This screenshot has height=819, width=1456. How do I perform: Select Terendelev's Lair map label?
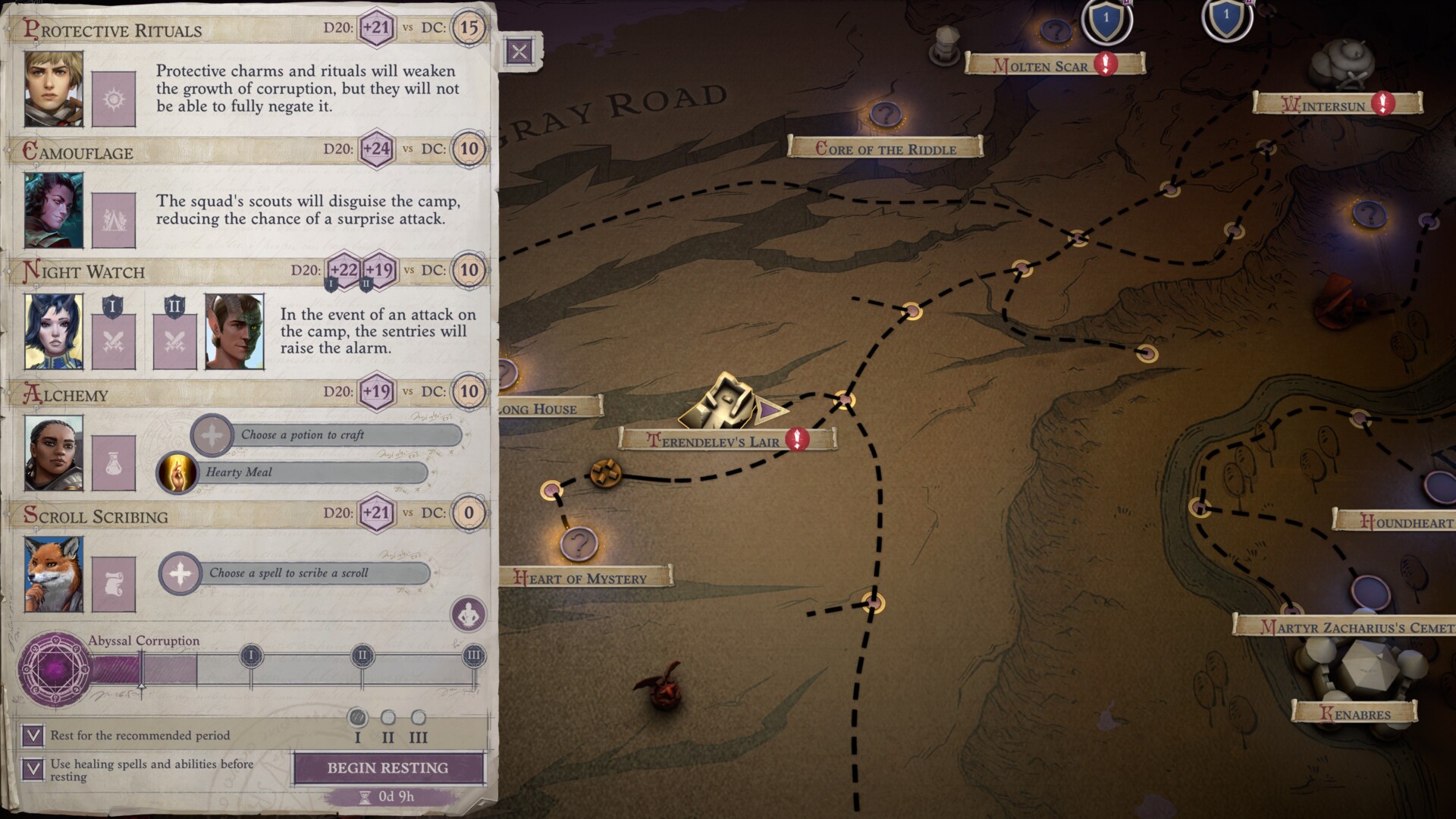pos(713,441)
